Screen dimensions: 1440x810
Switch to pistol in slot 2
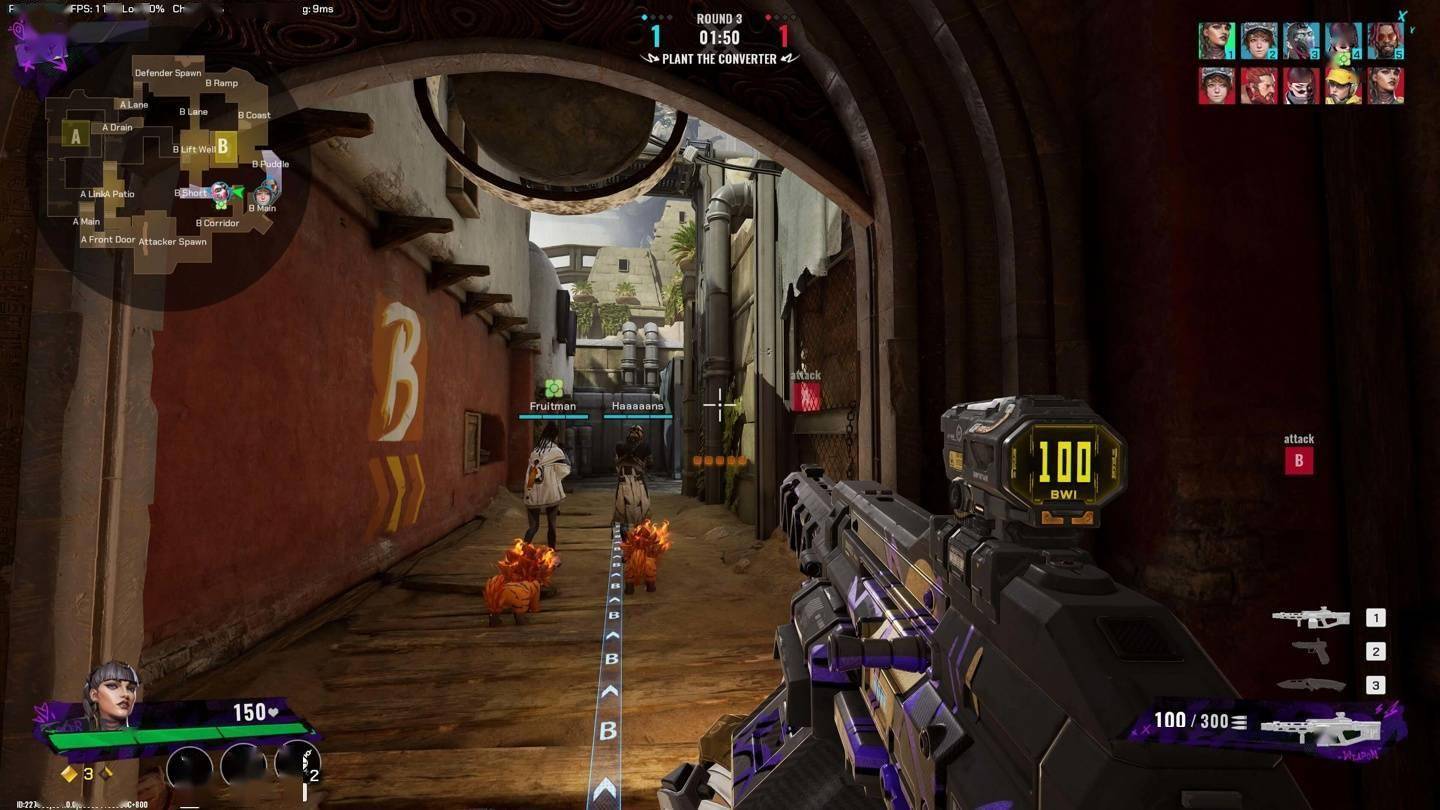tap(1310, 651)
